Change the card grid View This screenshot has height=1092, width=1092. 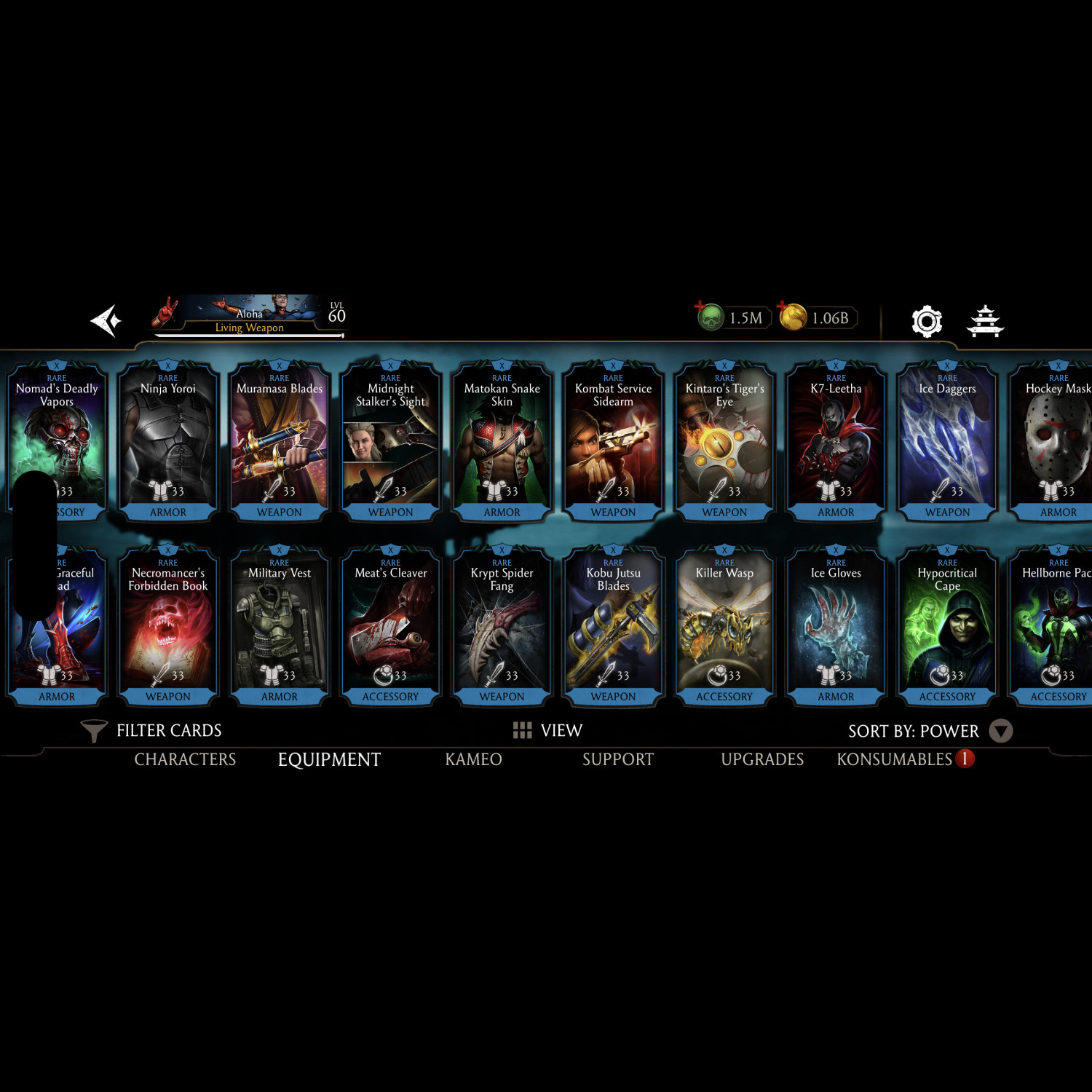pos(547,730)
